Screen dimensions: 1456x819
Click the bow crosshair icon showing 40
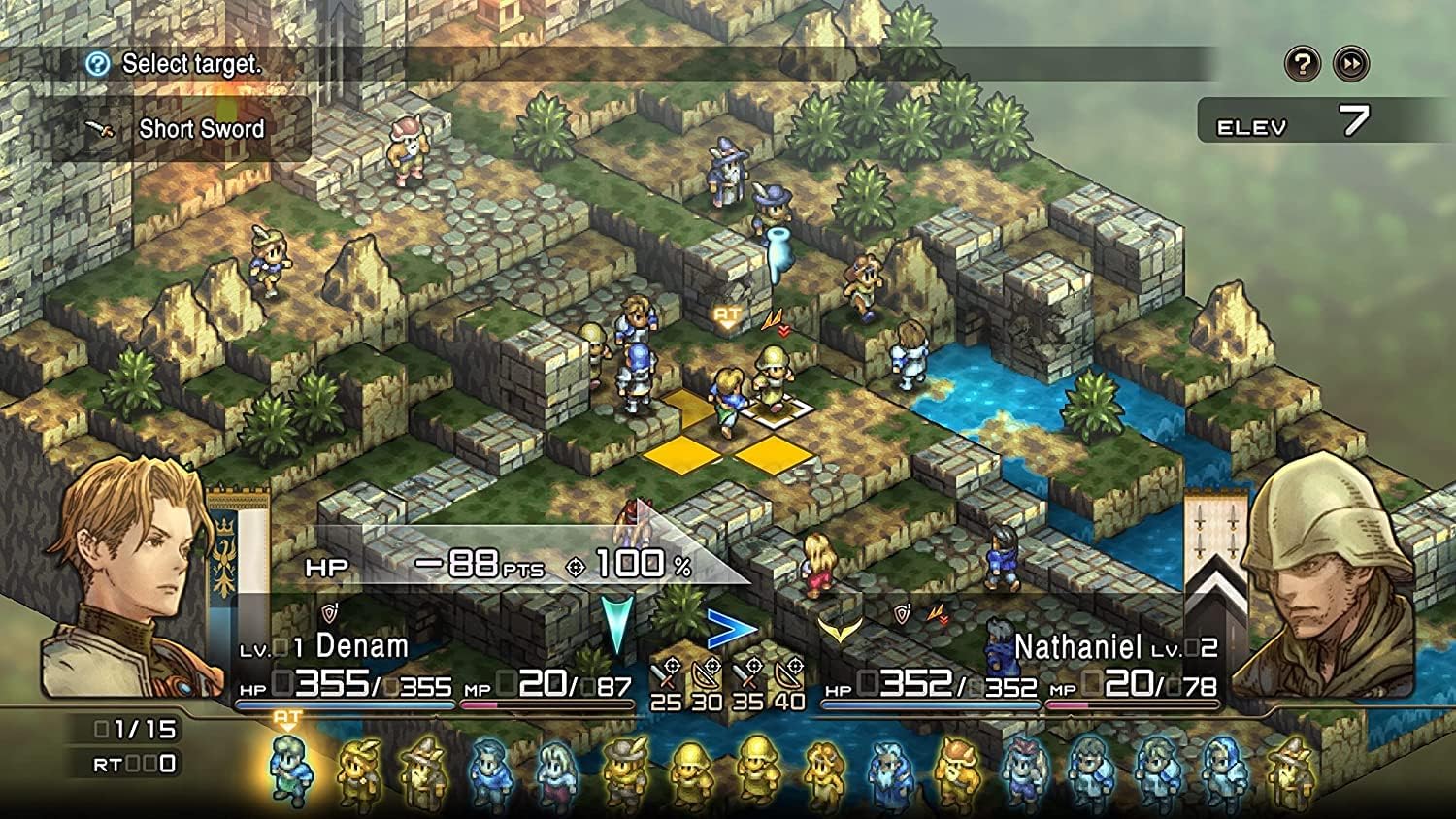(787, 672)
